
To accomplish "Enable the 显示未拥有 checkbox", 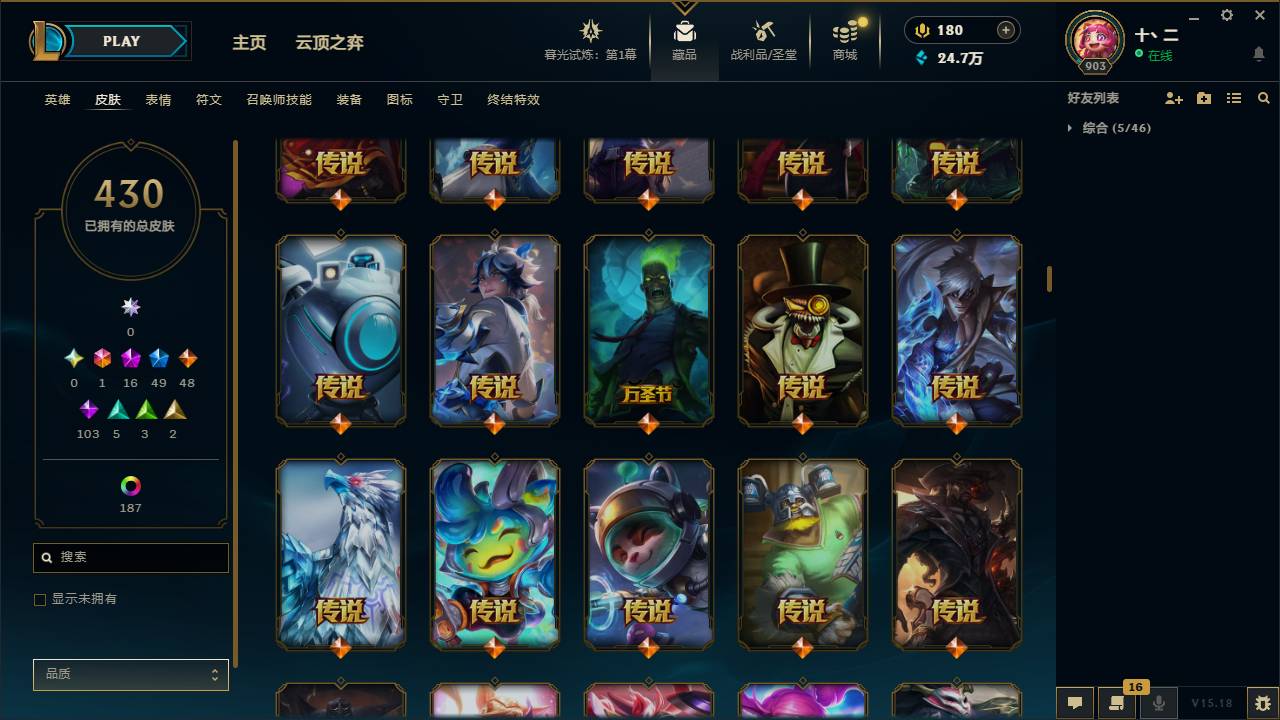I will click(40, 599).
